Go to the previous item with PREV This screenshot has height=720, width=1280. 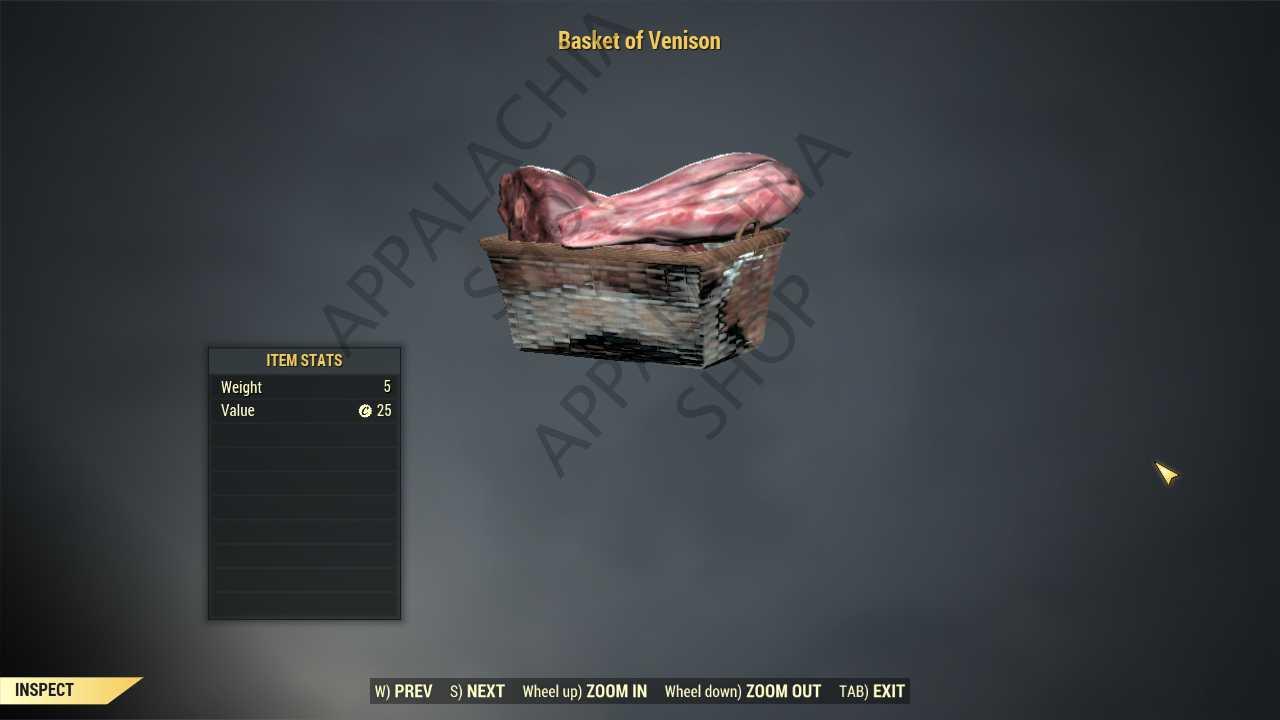point(404,691)
